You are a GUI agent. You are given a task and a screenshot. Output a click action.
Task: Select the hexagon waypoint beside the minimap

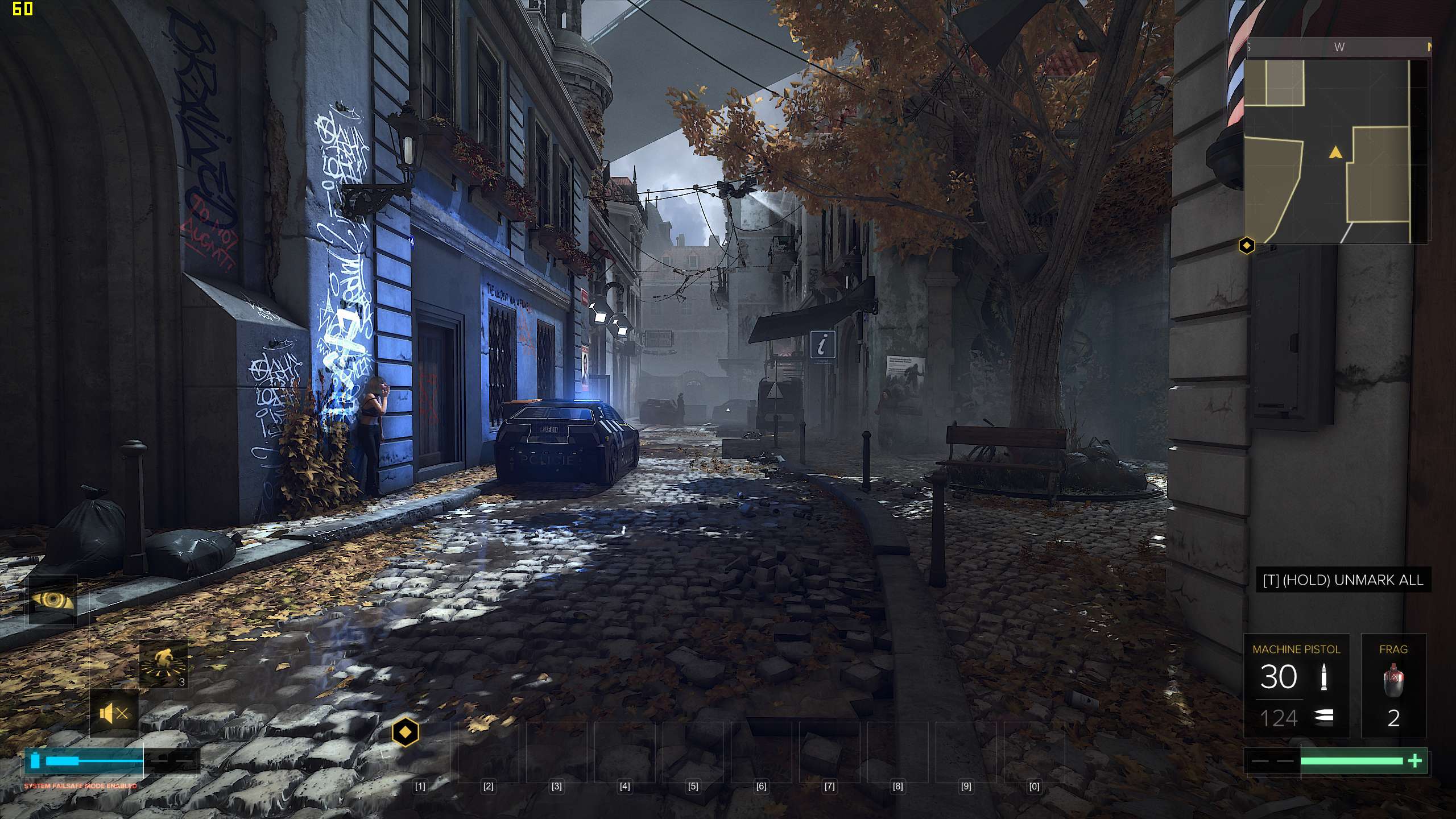pos(1247,246)
